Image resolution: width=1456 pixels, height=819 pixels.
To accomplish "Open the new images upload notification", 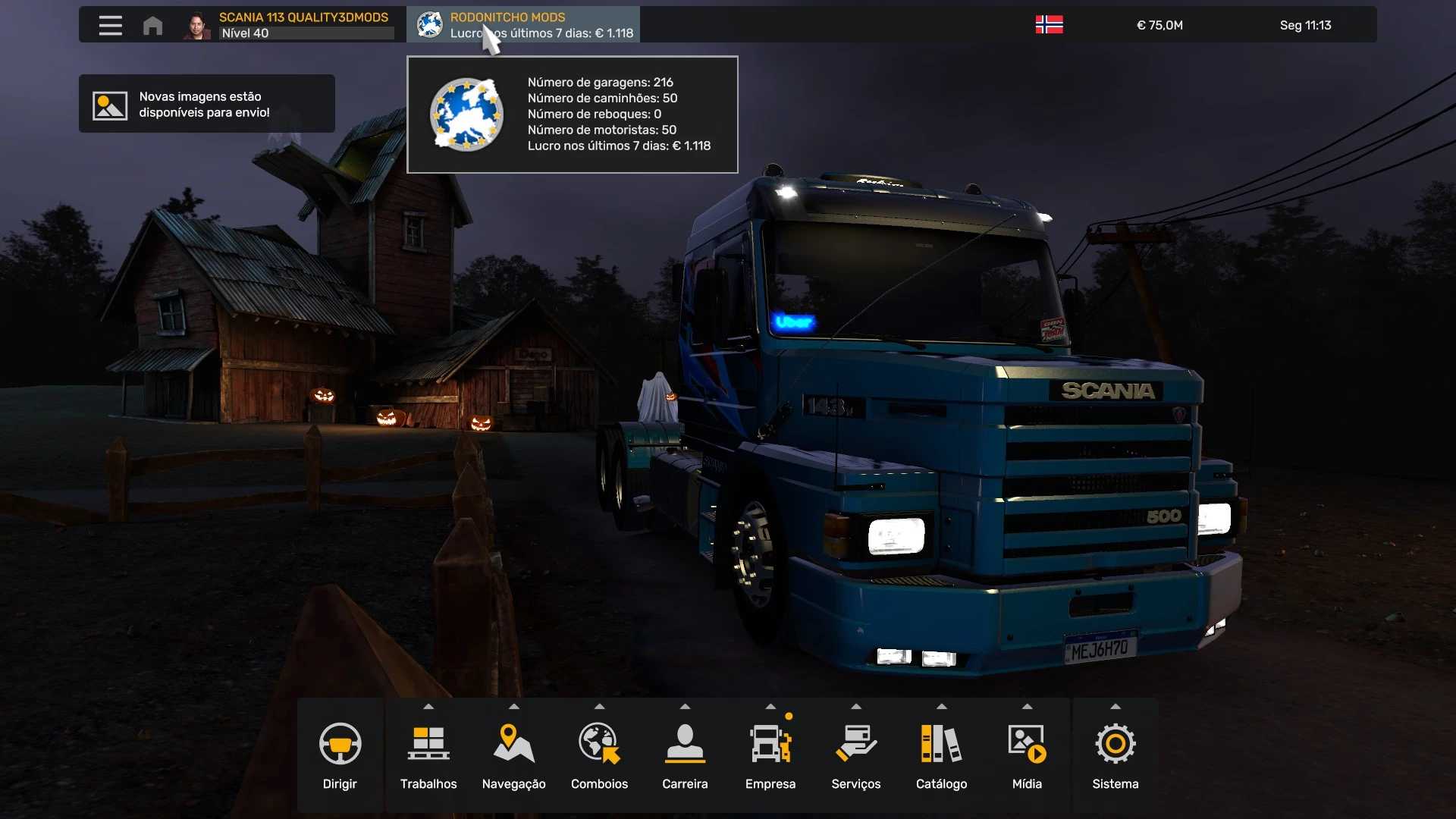I will tap(206, 104).
